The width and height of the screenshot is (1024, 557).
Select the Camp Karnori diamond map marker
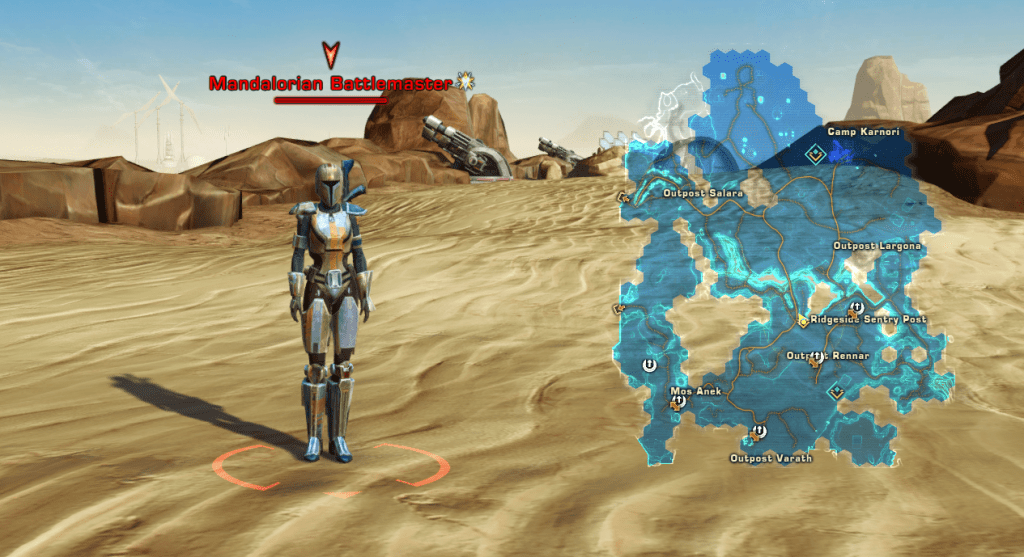(x=816, y=153)
